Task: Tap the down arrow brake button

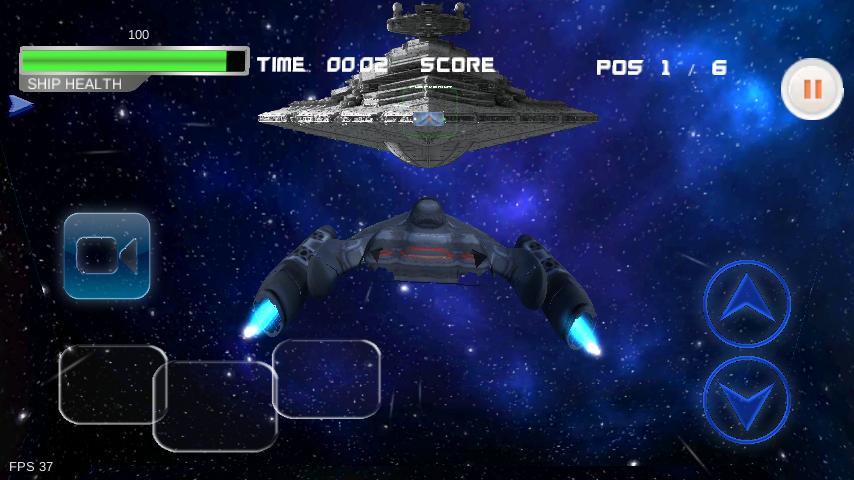Action: [746, 400]
